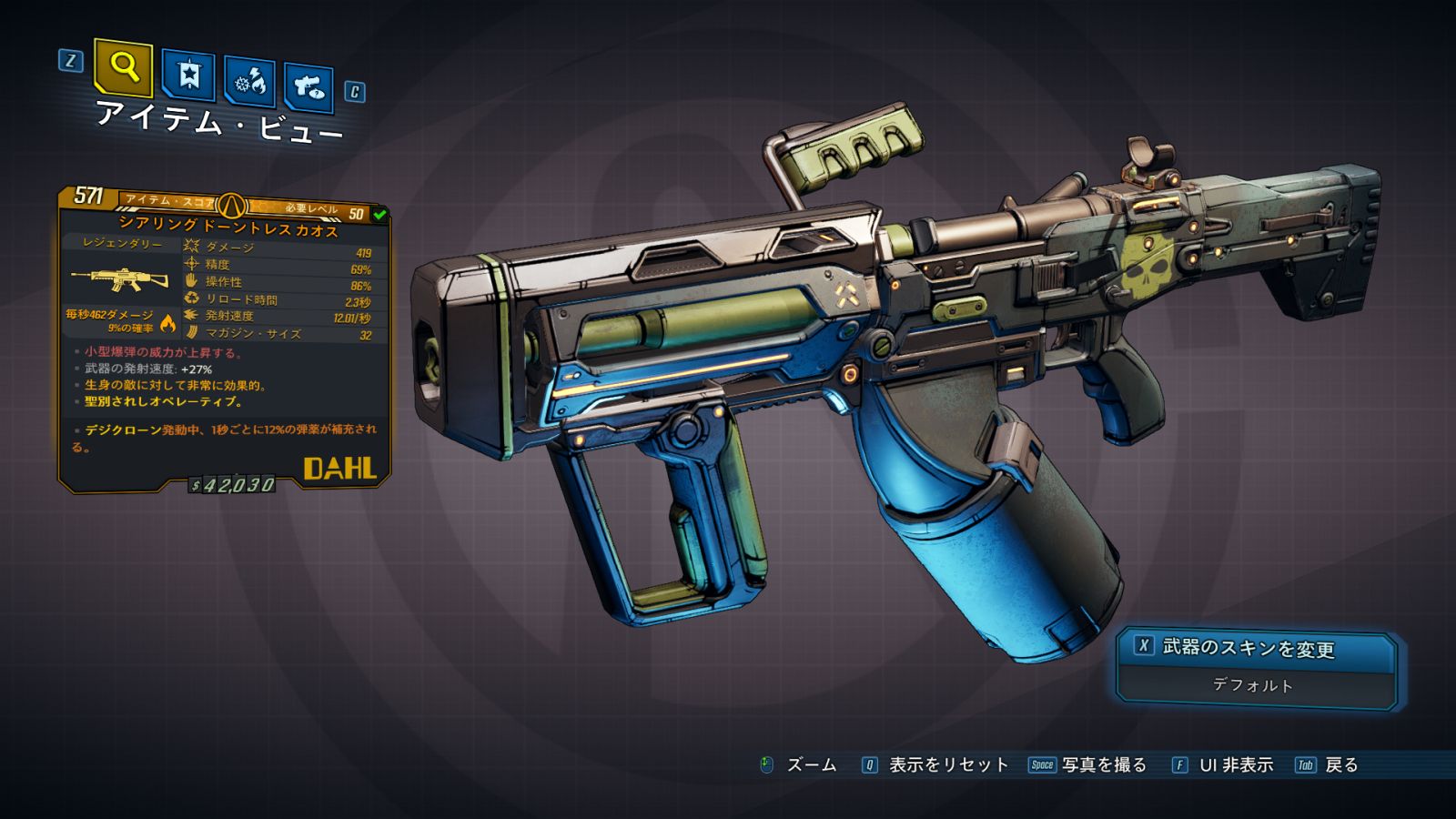Click the mouse zoom icon in the bottom bar

[769, 766]
